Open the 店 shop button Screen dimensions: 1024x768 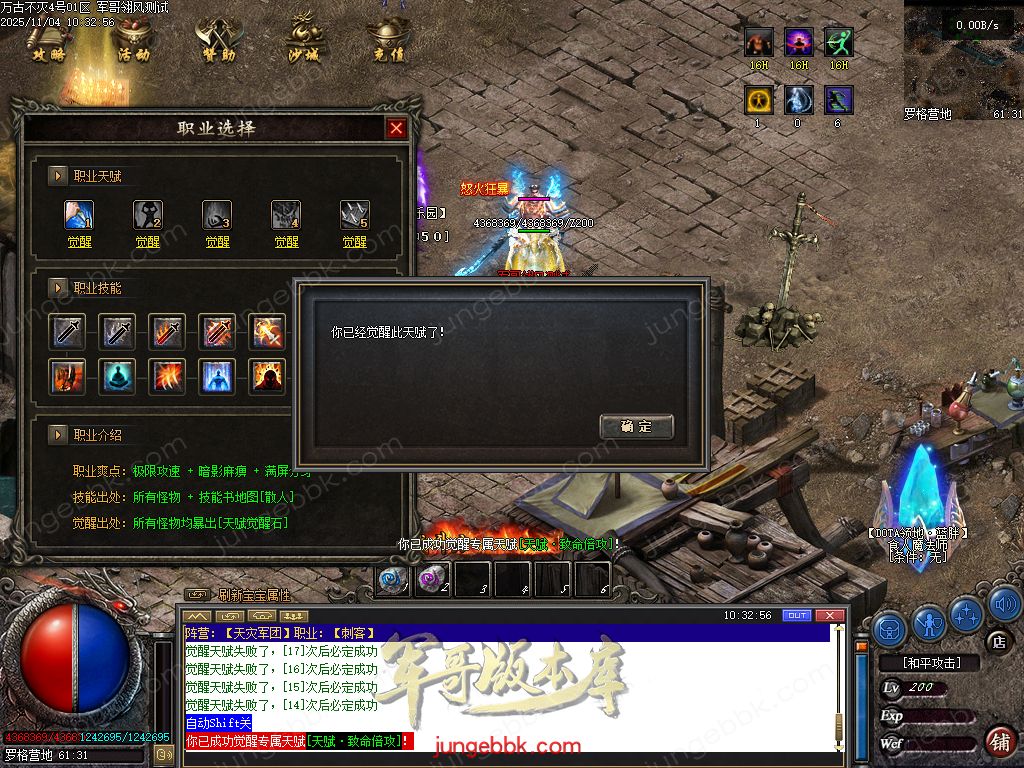click(x=996, y=640)
